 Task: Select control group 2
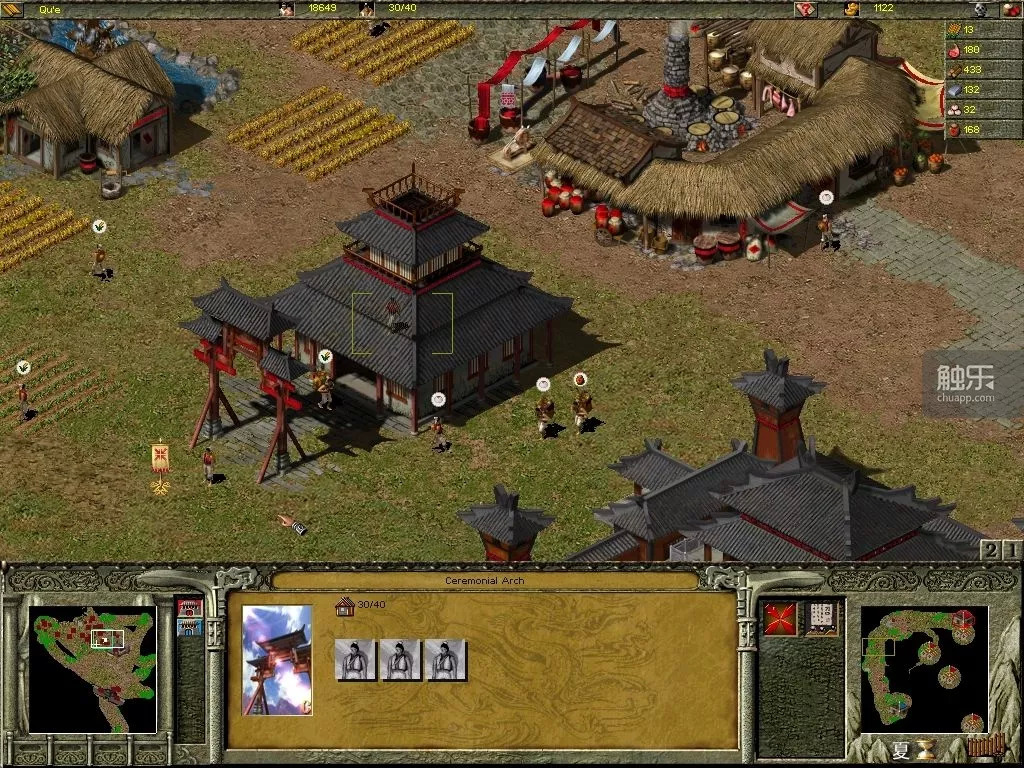click(x=990, y=550)
